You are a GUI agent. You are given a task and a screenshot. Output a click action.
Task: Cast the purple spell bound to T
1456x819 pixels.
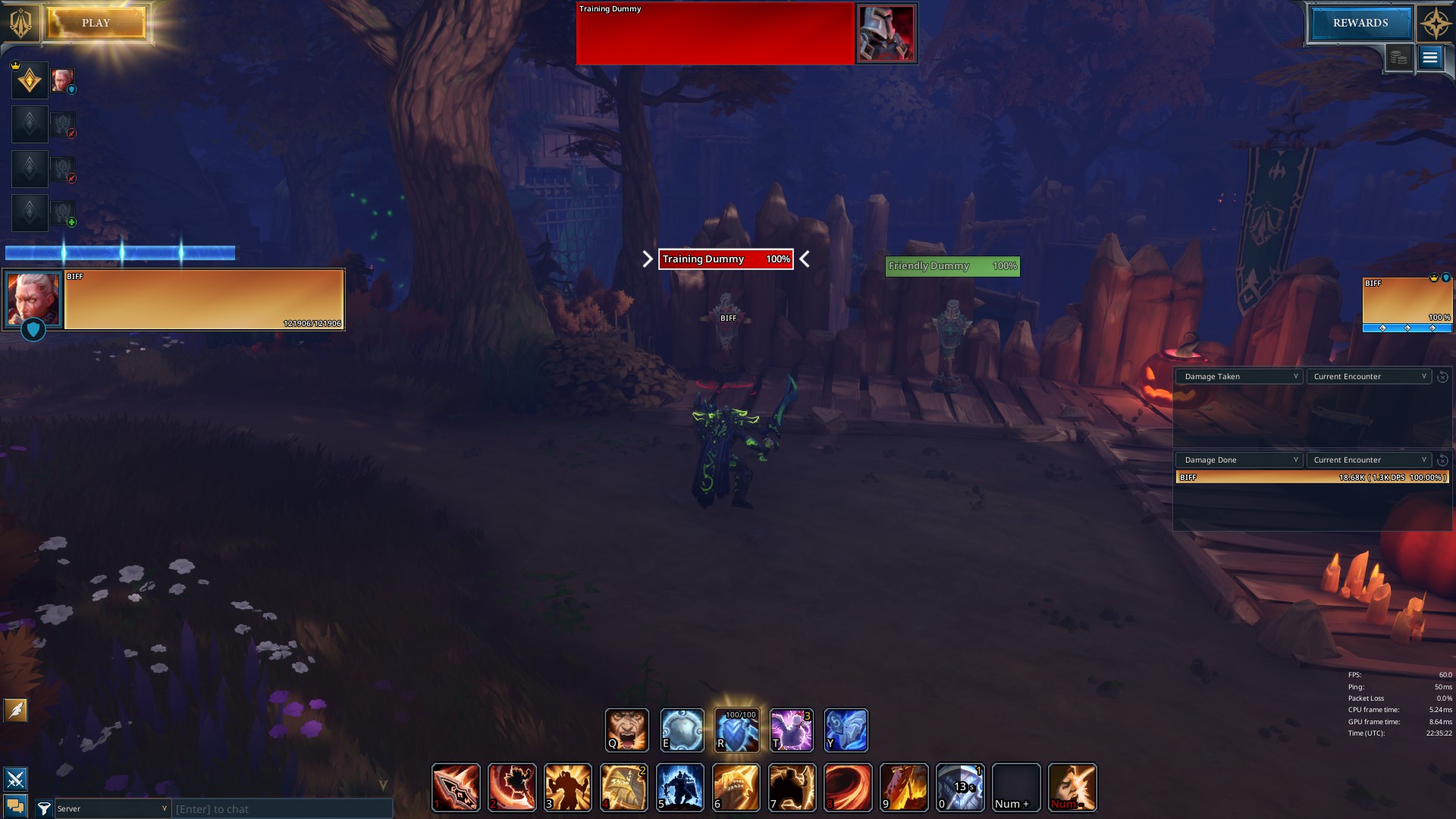[x=791, y=730]
